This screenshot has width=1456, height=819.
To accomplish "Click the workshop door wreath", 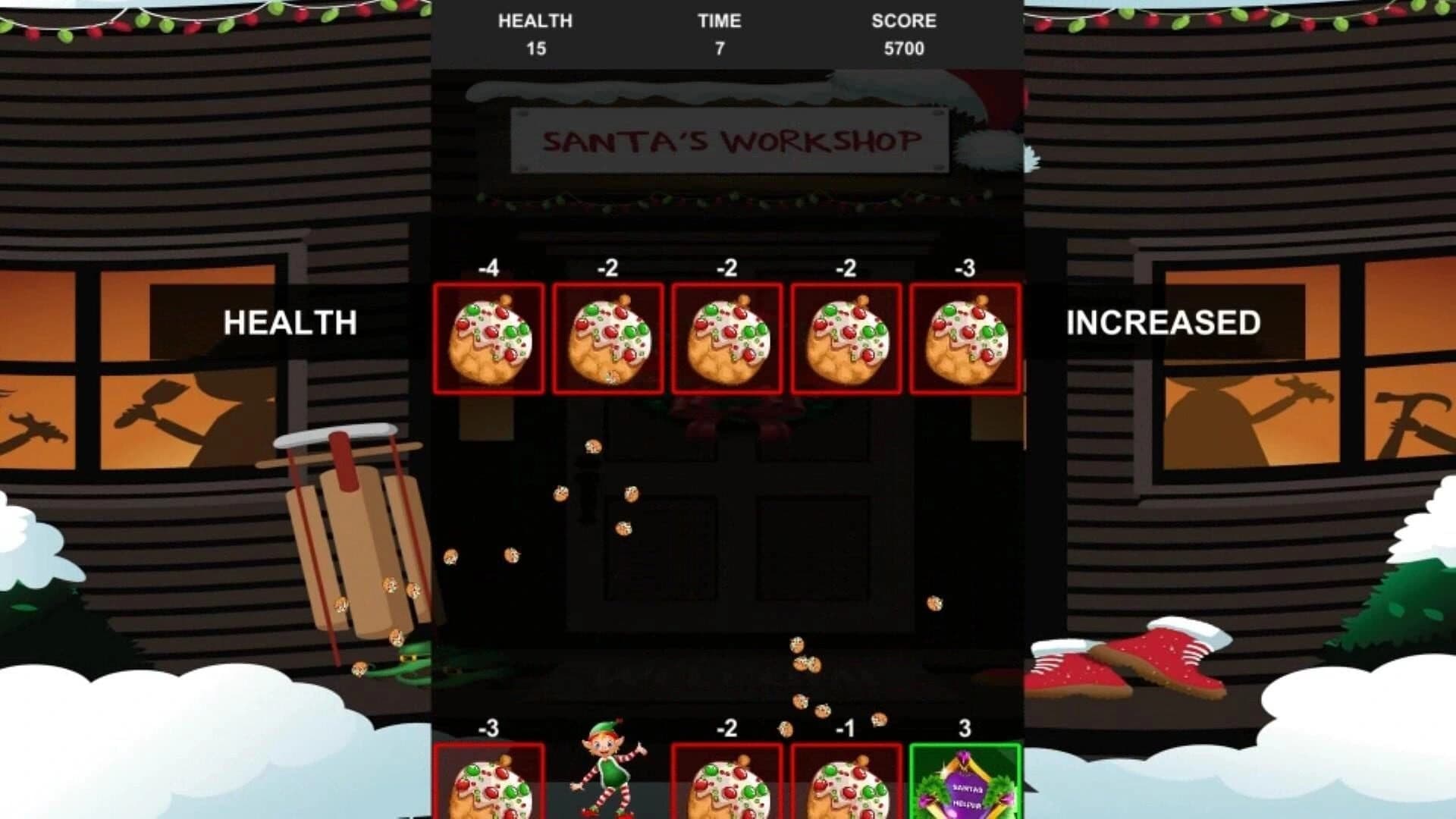I will tap(728, 419).
